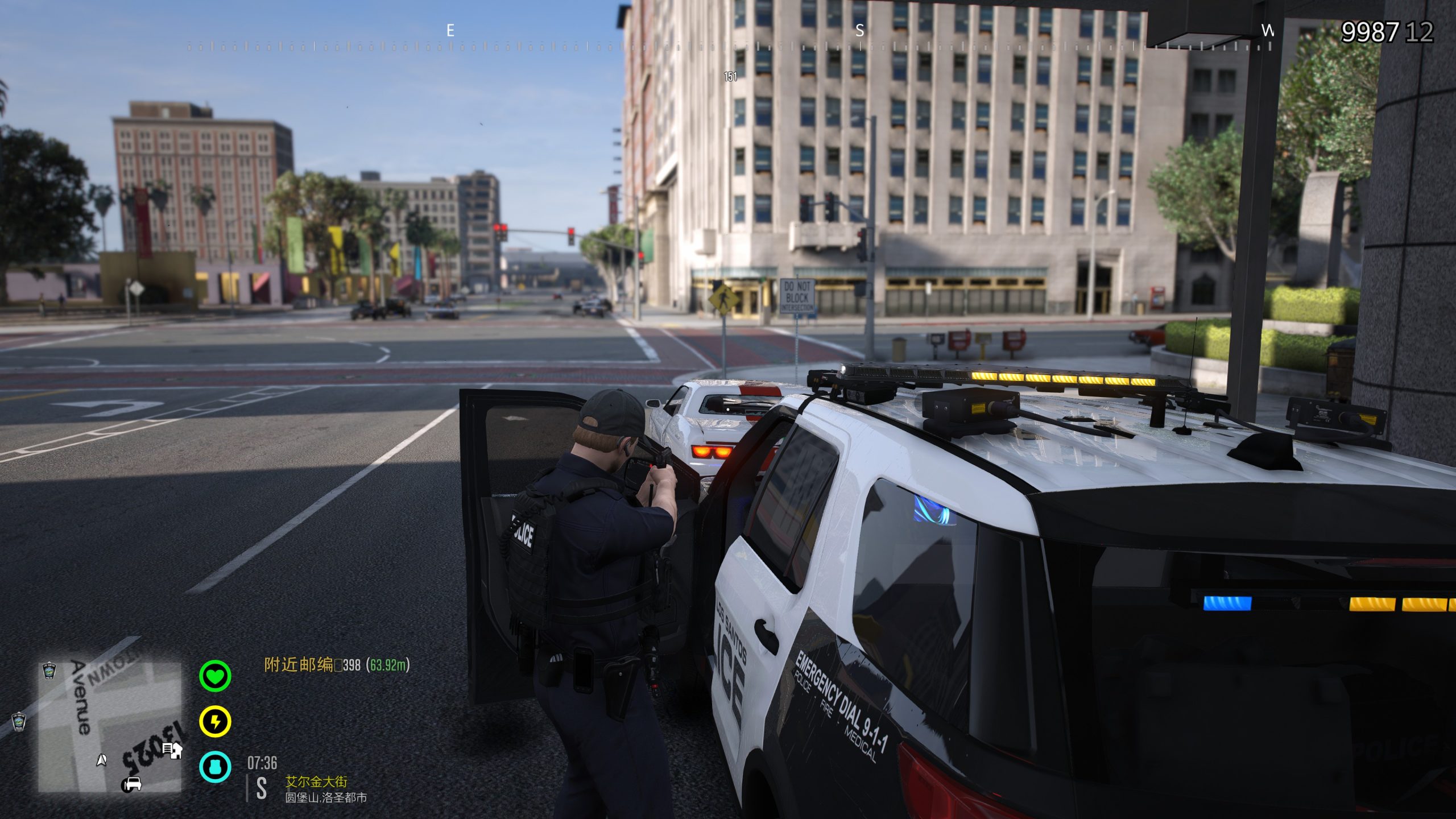
Task: Click the house blip on the minimap
Action: 172,751
